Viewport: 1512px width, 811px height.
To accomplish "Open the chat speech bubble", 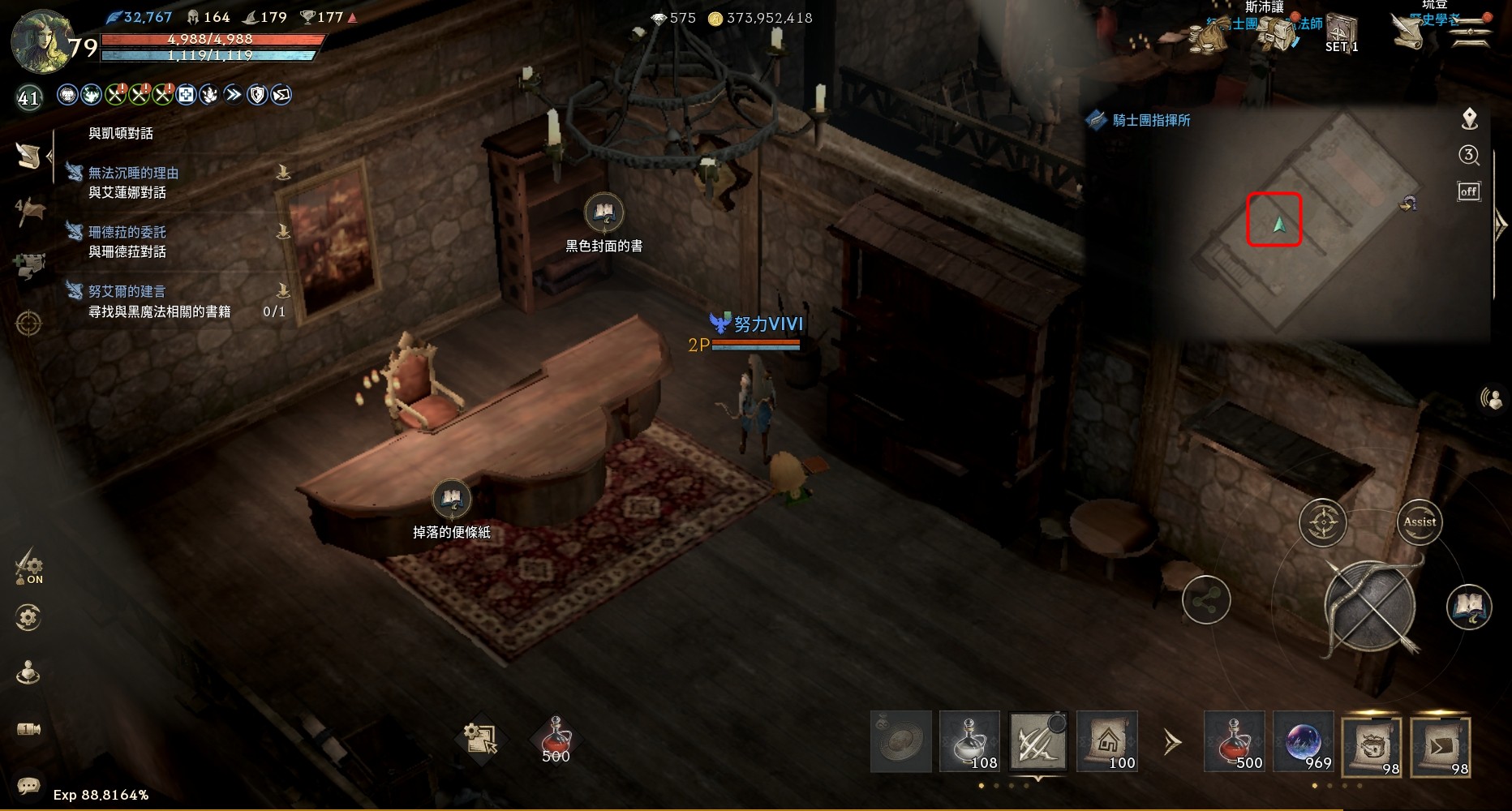I will tap(28, 785).
